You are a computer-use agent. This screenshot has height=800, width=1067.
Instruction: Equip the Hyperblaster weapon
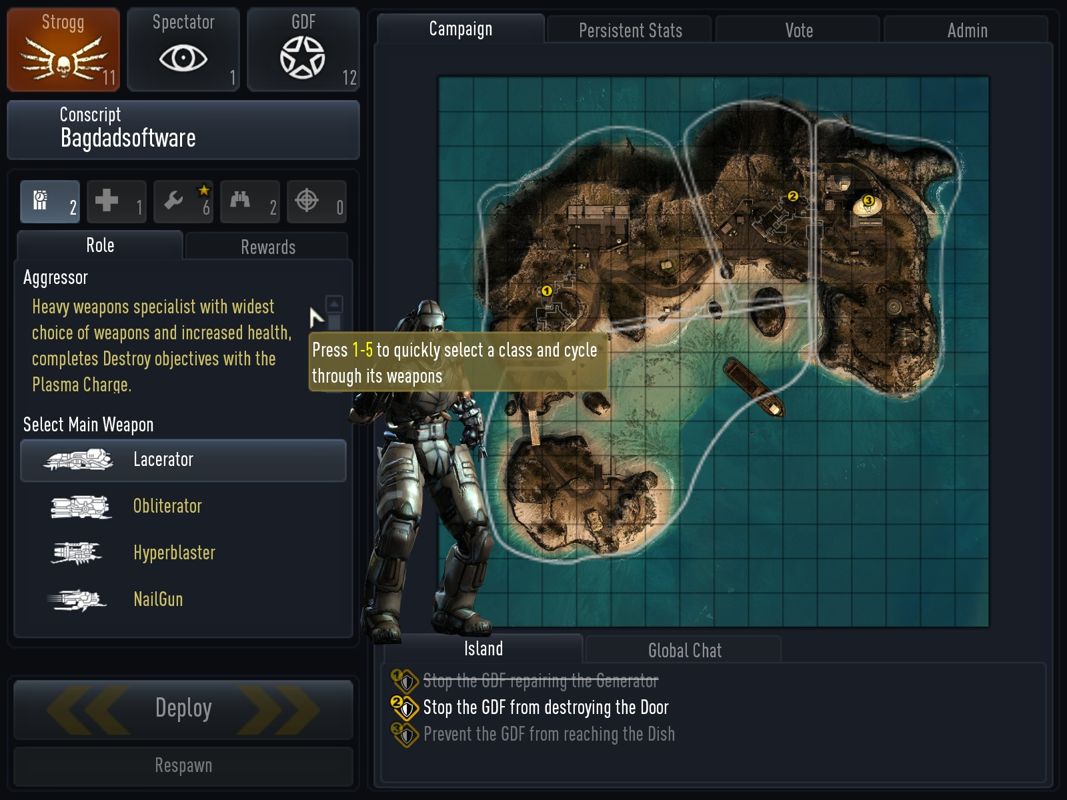[173, 553]
